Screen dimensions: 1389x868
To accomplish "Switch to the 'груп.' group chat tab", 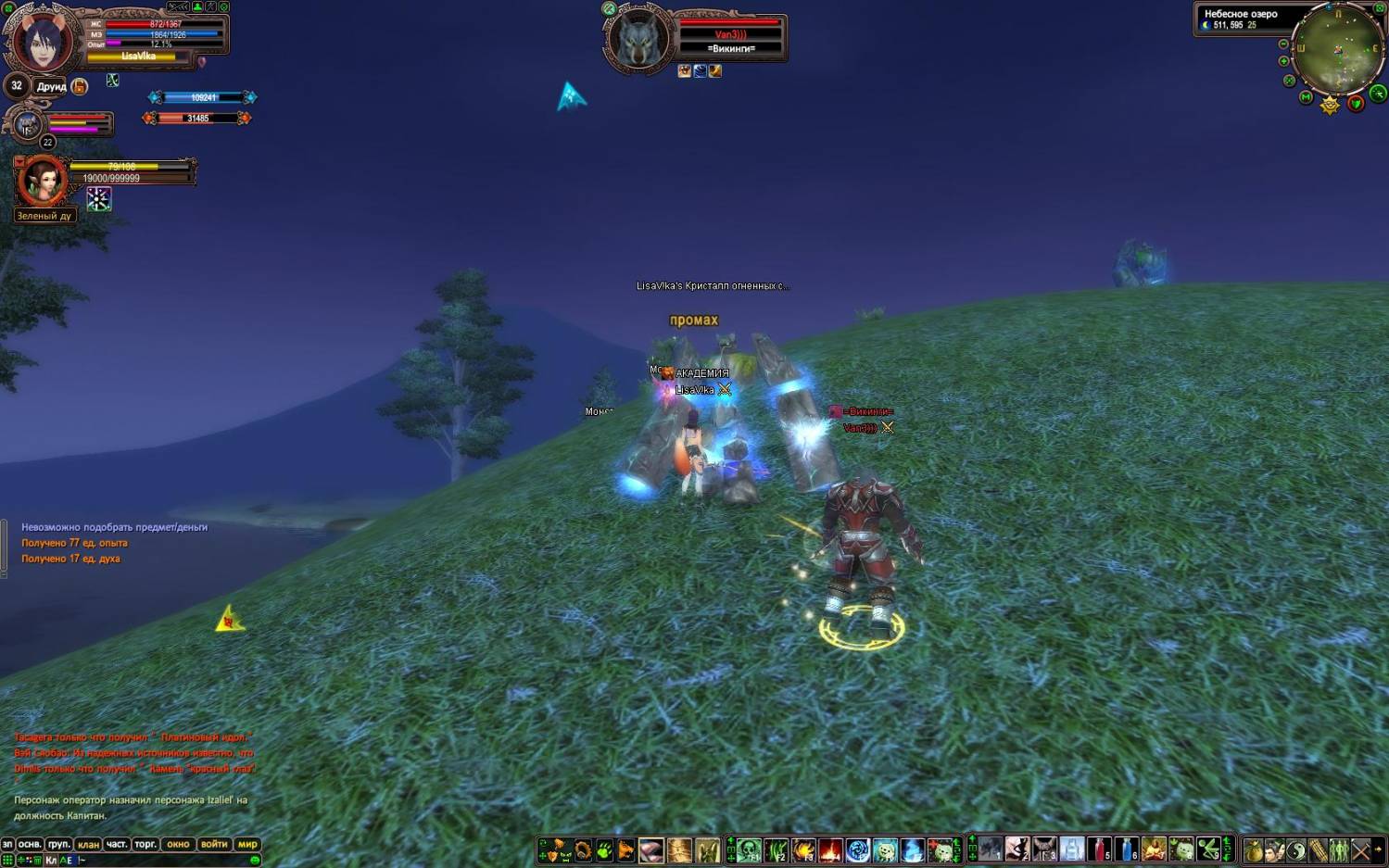I will point(58,844).
